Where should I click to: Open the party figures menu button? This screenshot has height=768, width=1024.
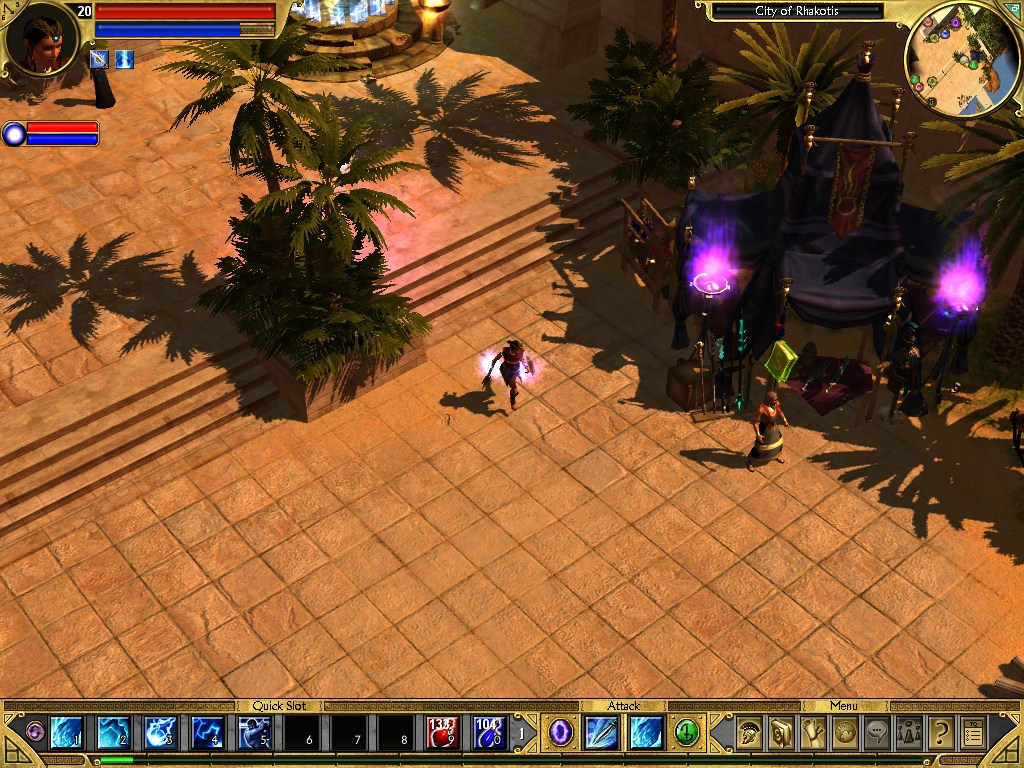[909, 734]
